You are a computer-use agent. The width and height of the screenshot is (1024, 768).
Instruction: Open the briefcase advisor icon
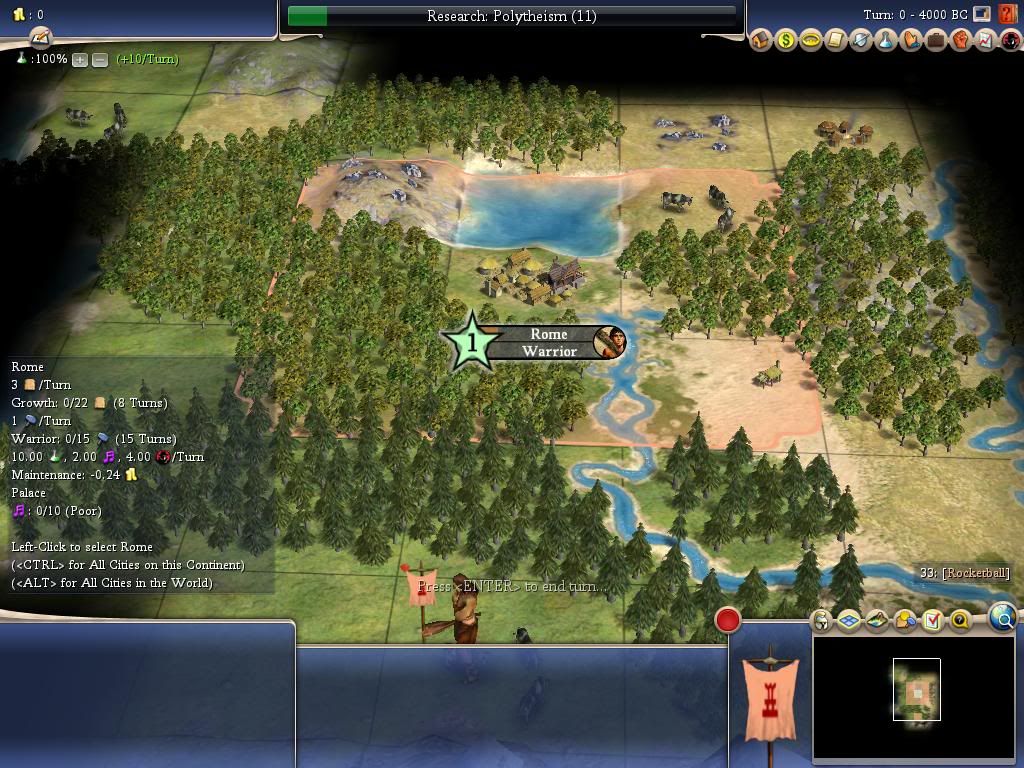tap(936, 41)
